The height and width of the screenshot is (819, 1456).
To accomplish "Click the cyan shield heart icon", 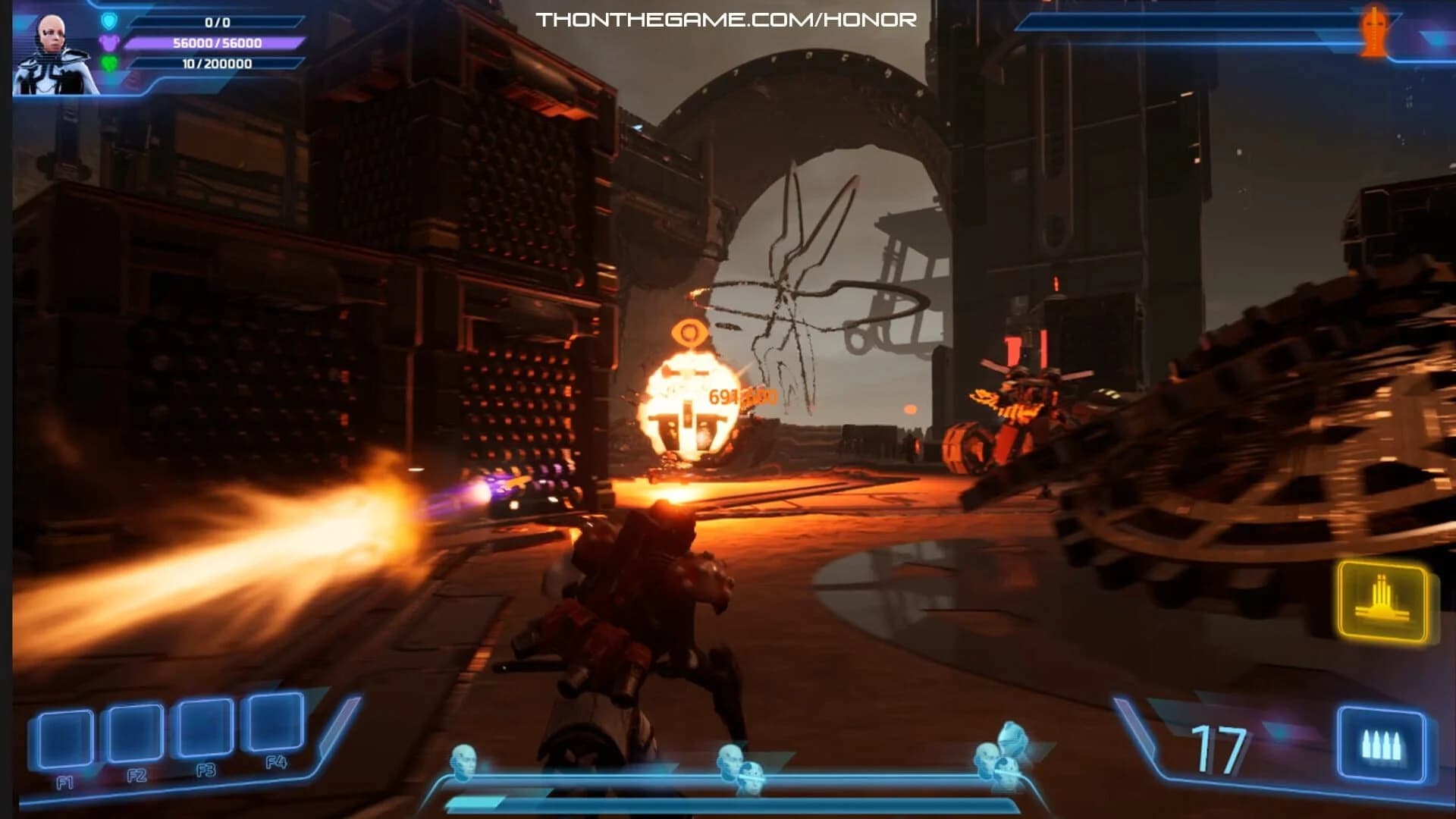I will click(109, 22).
